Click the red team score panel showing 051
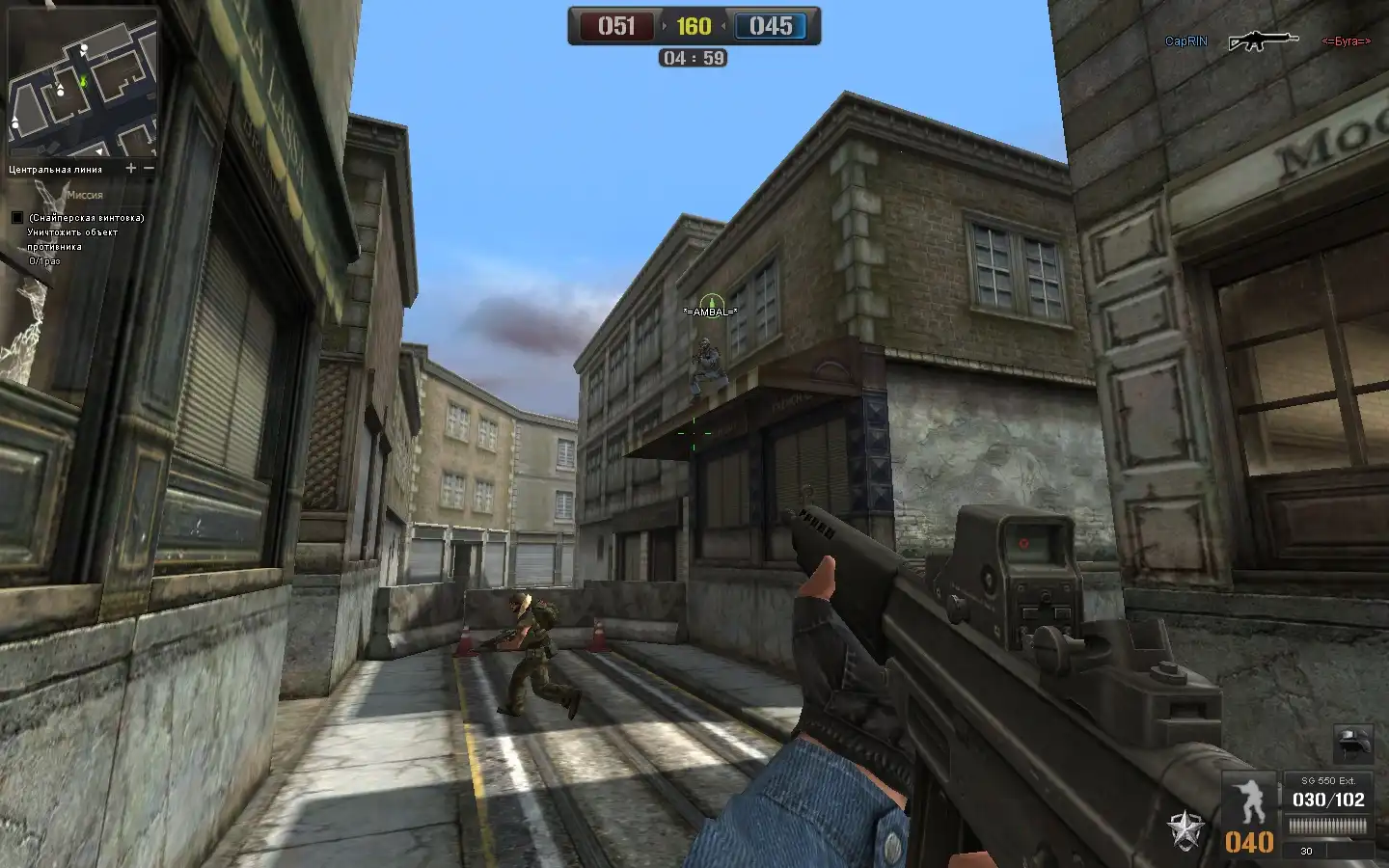 pos(617,26)
